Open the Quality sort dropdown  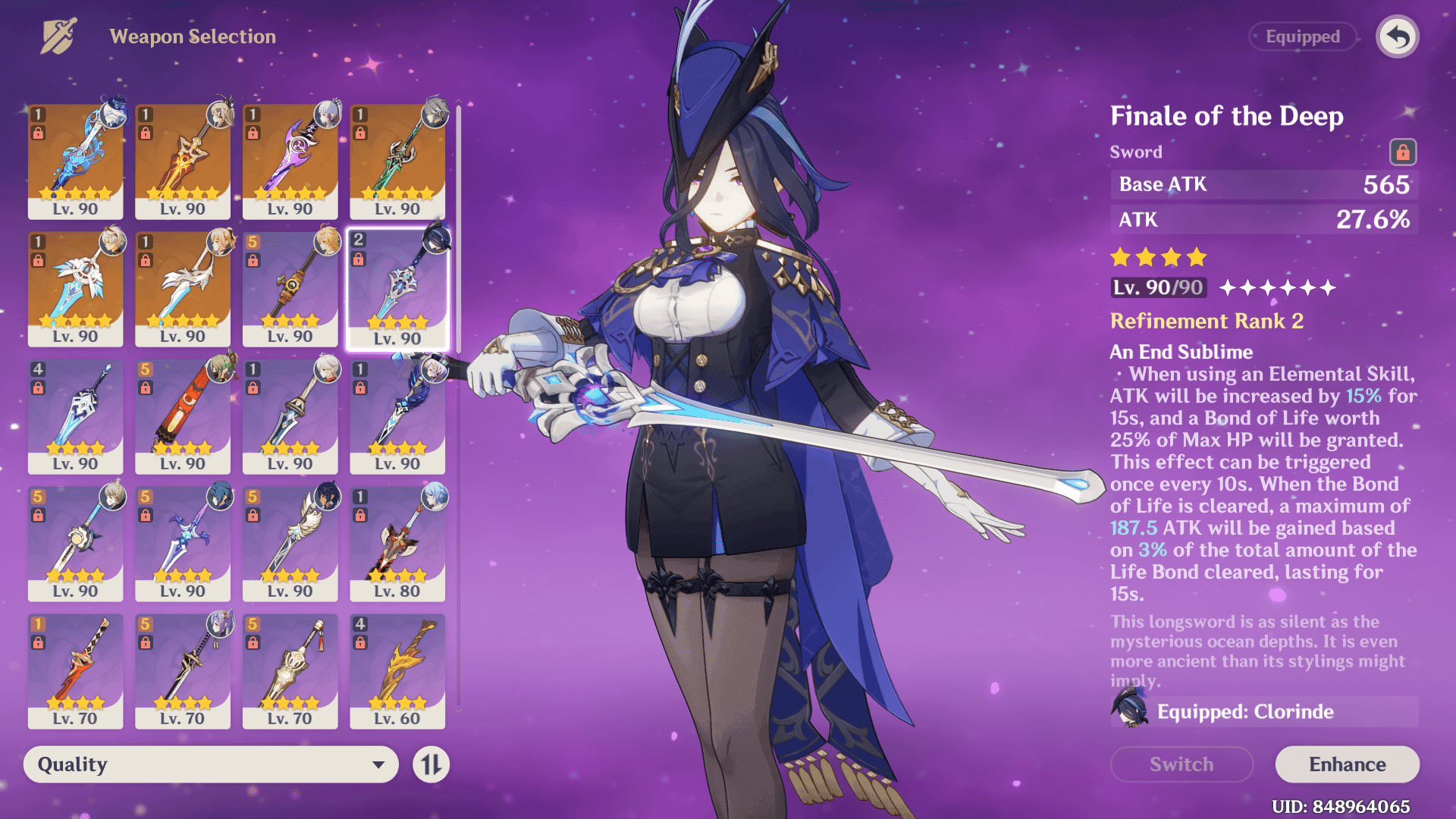pyautogui.click(x=211, y=764)
